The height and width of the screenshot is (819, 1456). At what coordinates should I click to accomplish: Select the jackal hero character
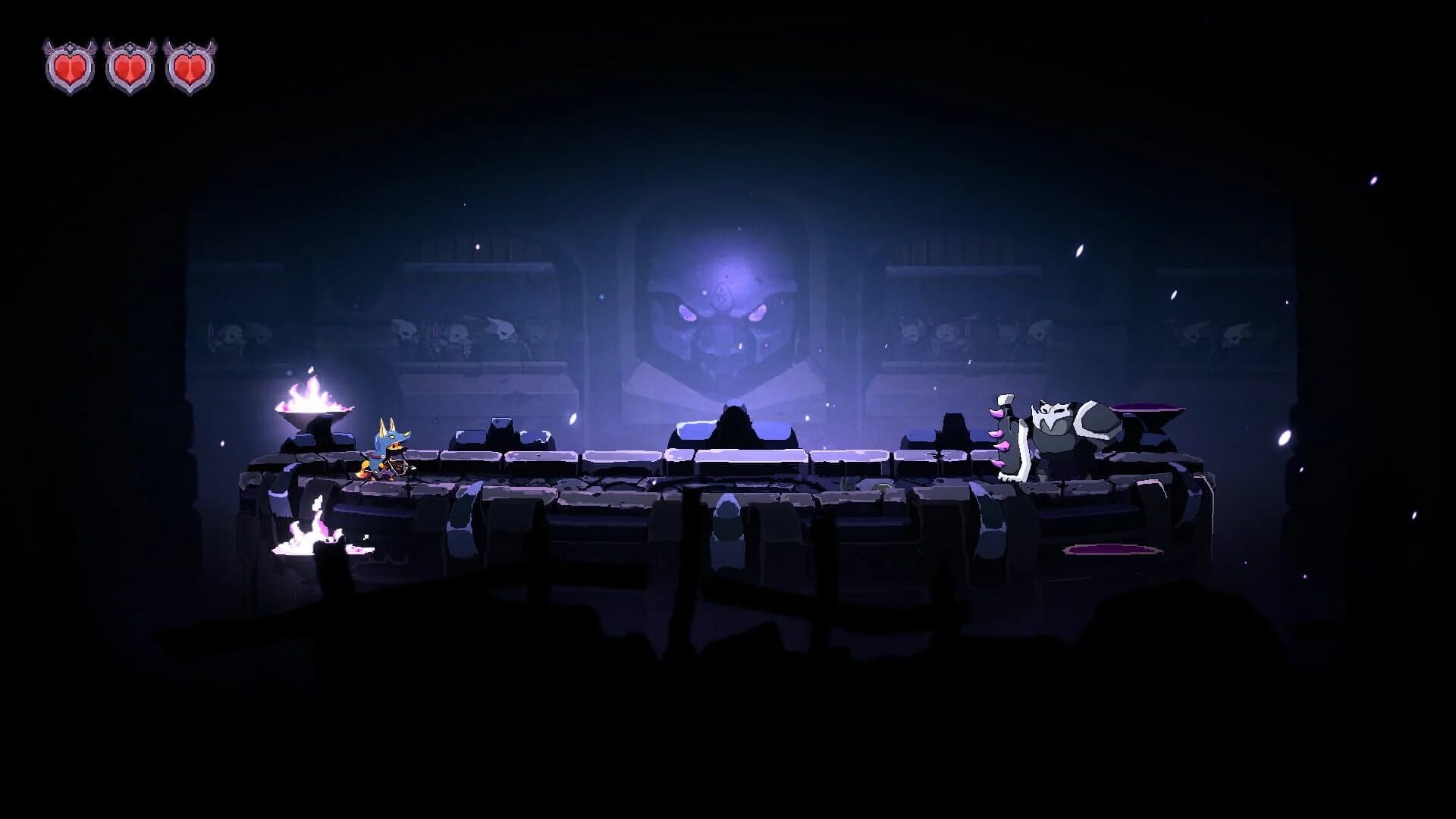[387, 444]
